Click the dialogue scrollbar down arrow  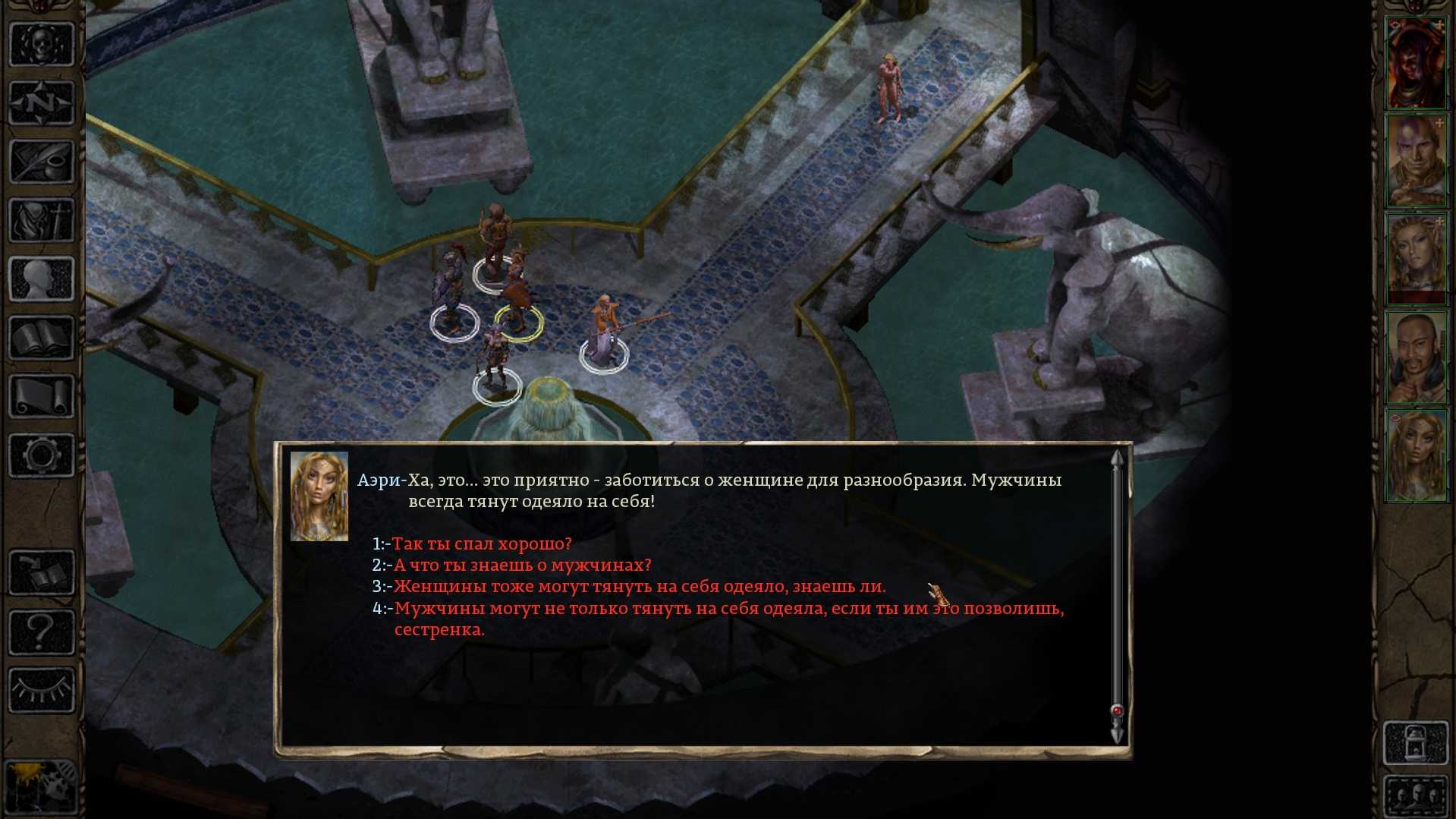(1117, 735)
